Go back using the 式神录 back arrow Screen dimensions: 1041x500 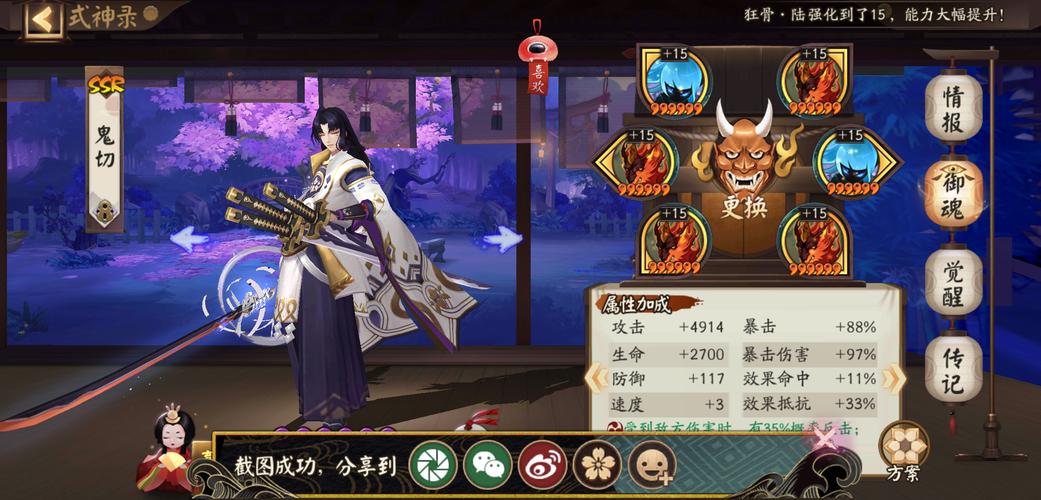42,18
